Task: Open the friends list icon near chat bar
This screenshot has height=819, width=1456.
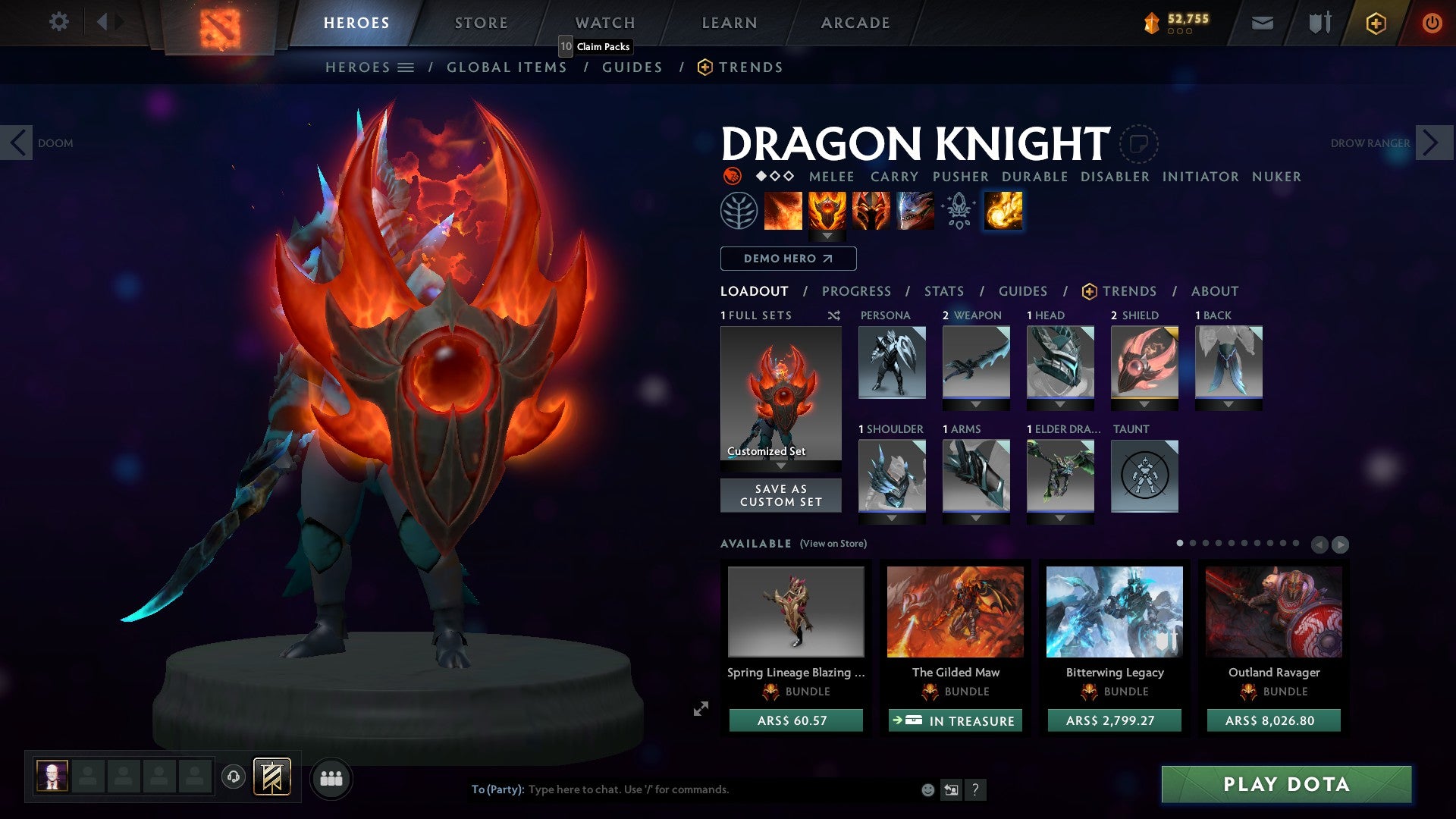Action: click(331, 778)
